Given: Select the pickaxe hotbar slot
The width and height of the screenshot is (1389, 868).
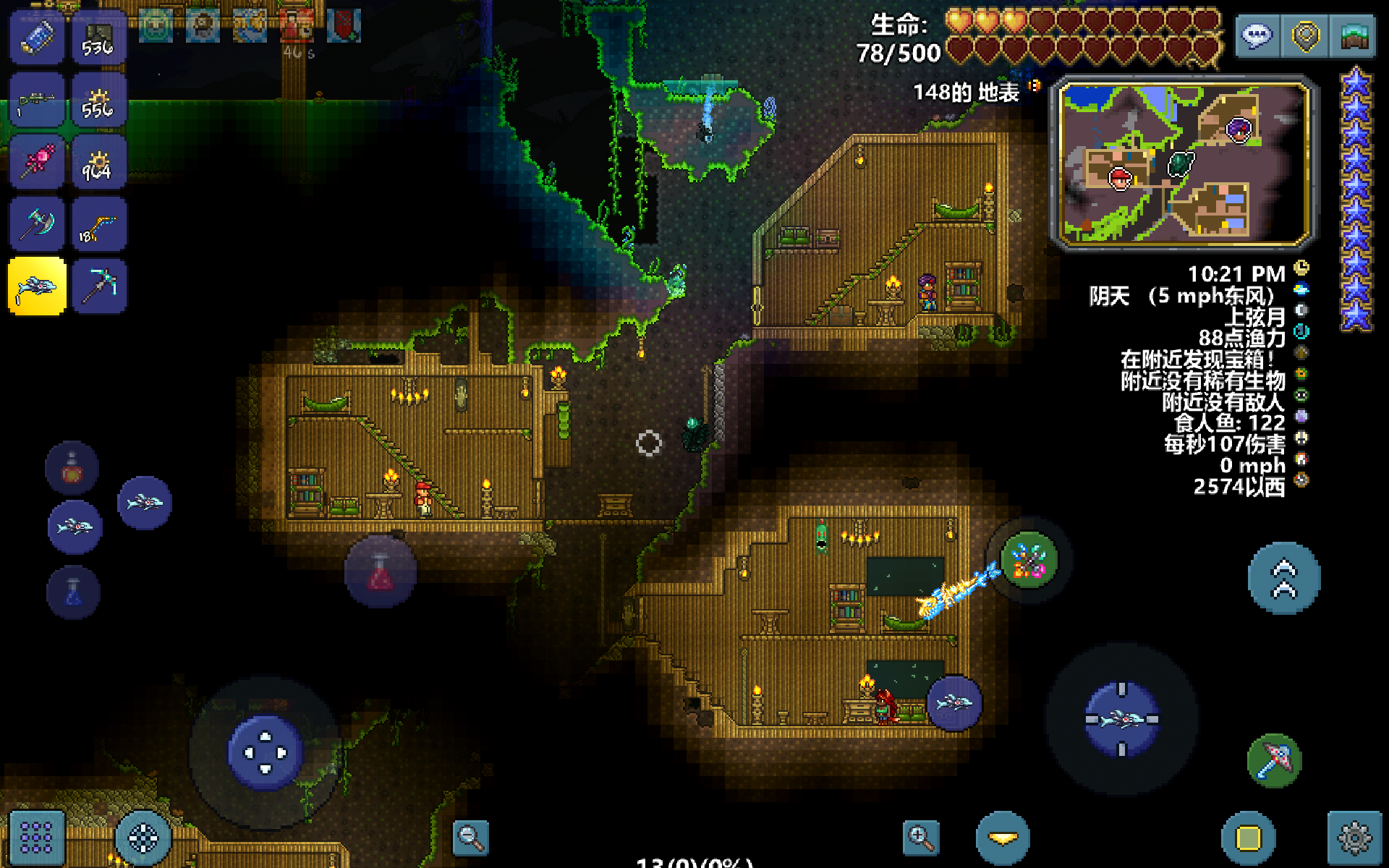Looking at the screenshot, I should (x=99, y=286).
